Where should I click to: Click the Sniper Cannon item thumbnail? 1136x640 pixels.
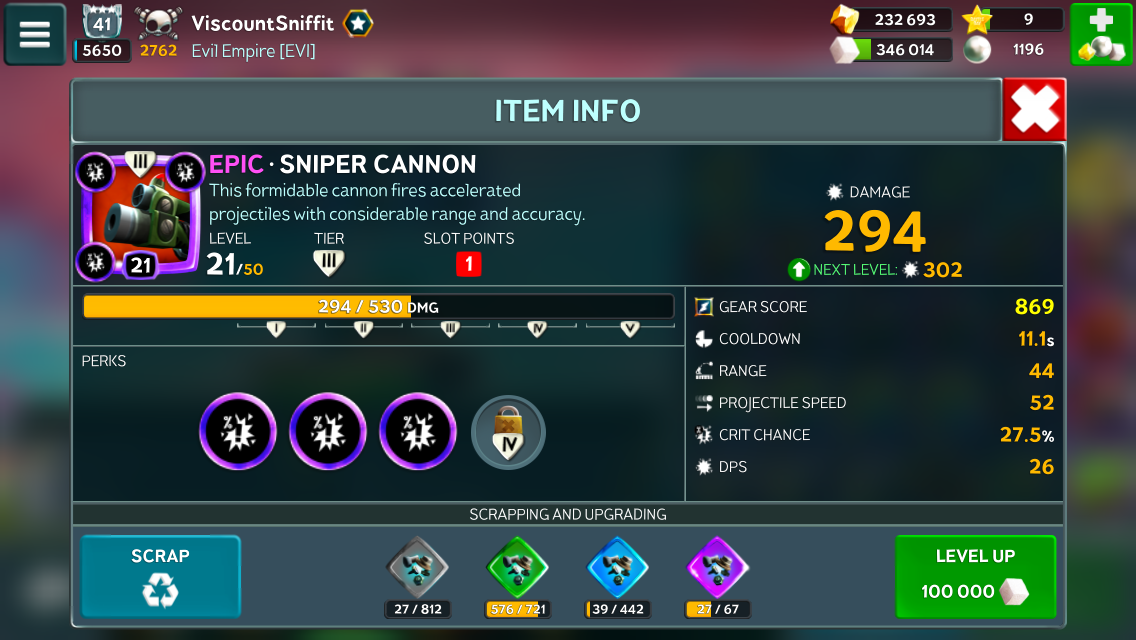click(139, 214)
